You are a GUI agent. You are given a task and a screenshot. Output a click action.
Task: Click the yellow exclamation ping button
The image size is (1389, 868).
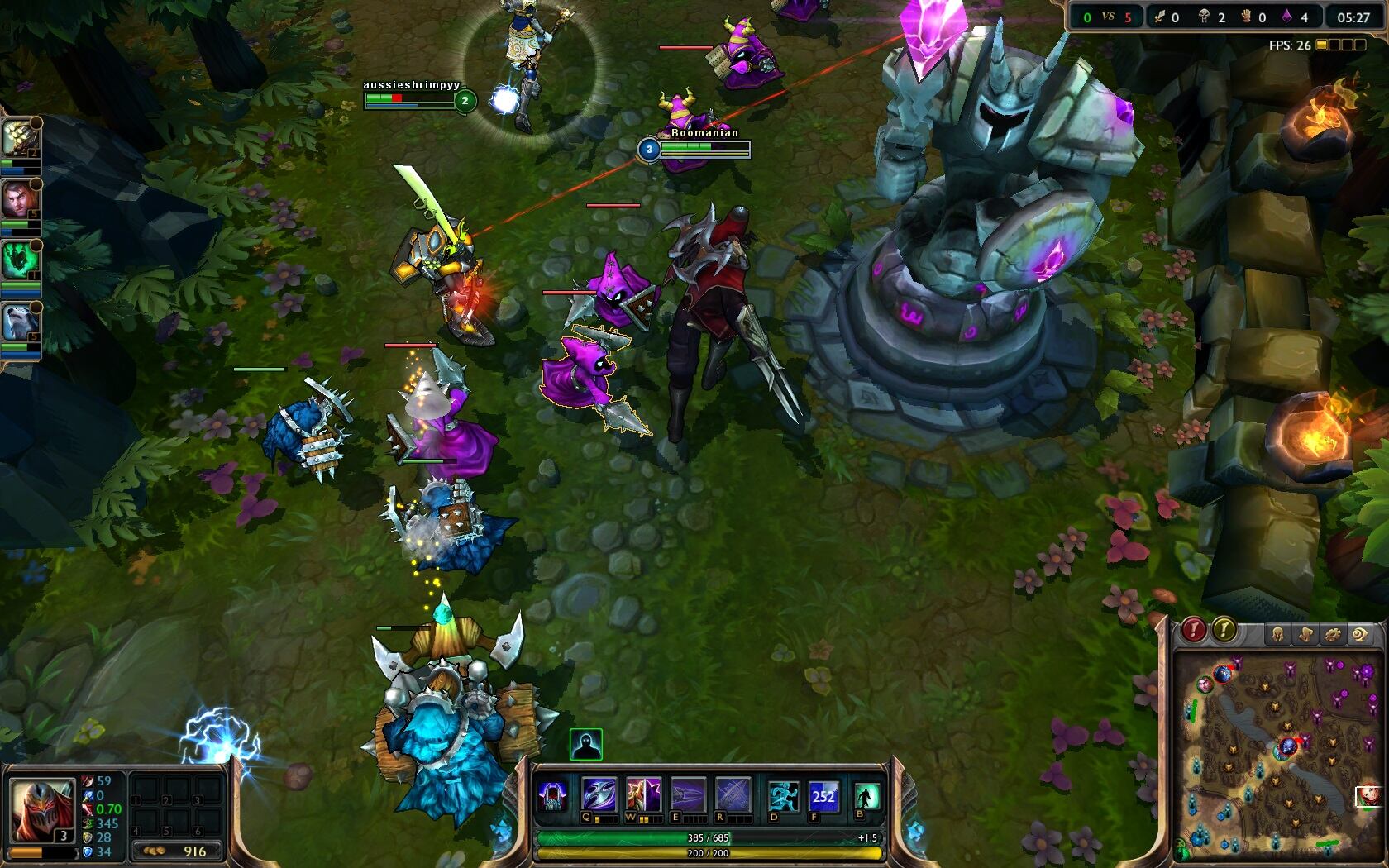[x=1224, y=631]
